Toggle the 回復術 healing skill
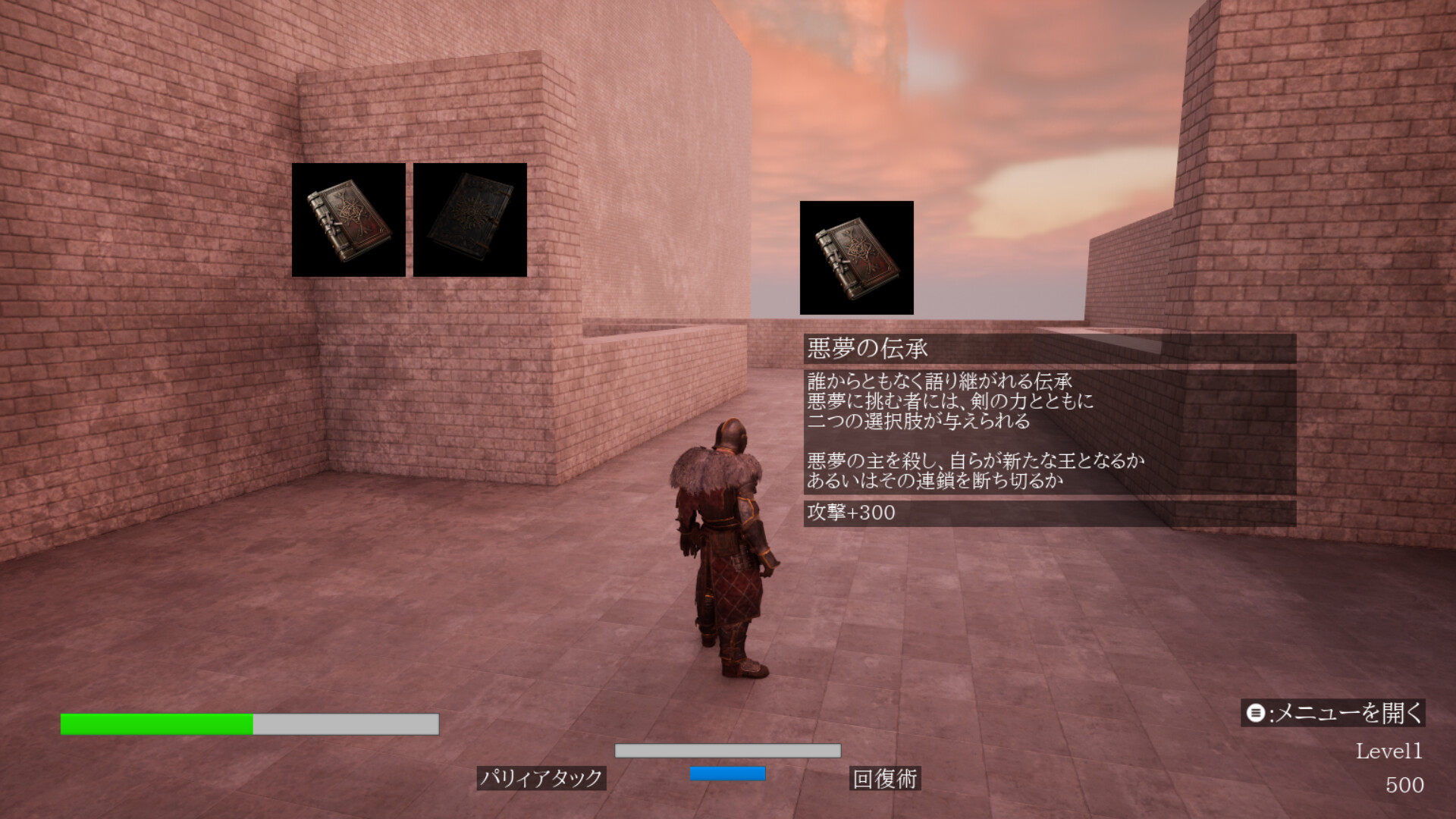This screenshot has height=819, width=1456. coord(886,777)
